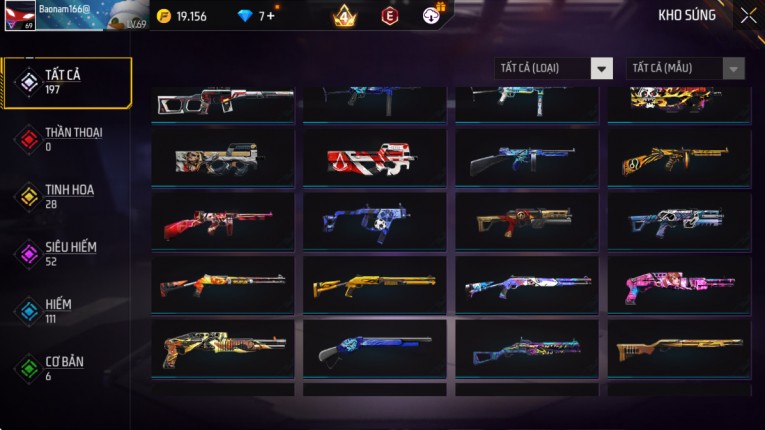Expand the Tất Cả (Mẫu) dropdown
This screenshot has height=430, width=765.
pos(685,68)
